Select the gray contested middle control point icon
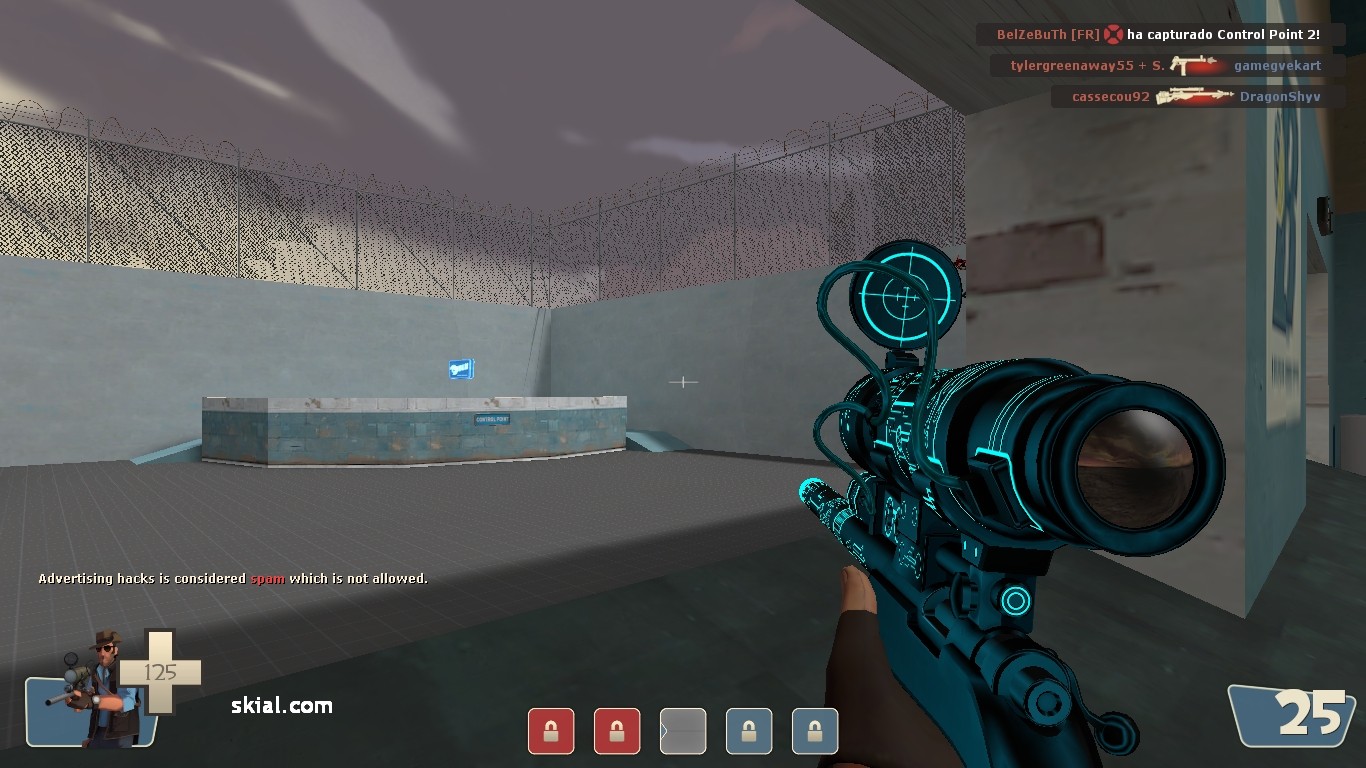 (683, 731)
